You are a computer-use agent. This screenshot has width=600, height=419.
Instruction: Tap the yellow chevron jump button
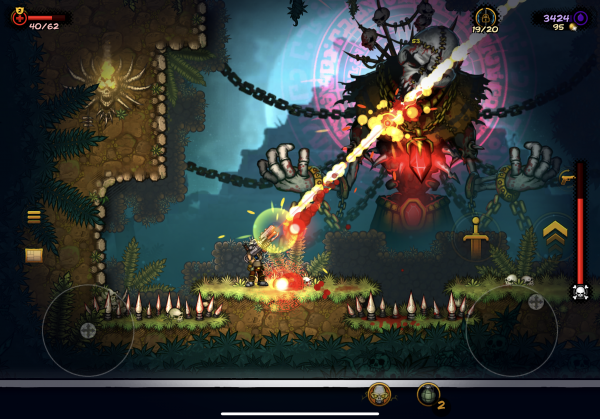coord(553,234)
